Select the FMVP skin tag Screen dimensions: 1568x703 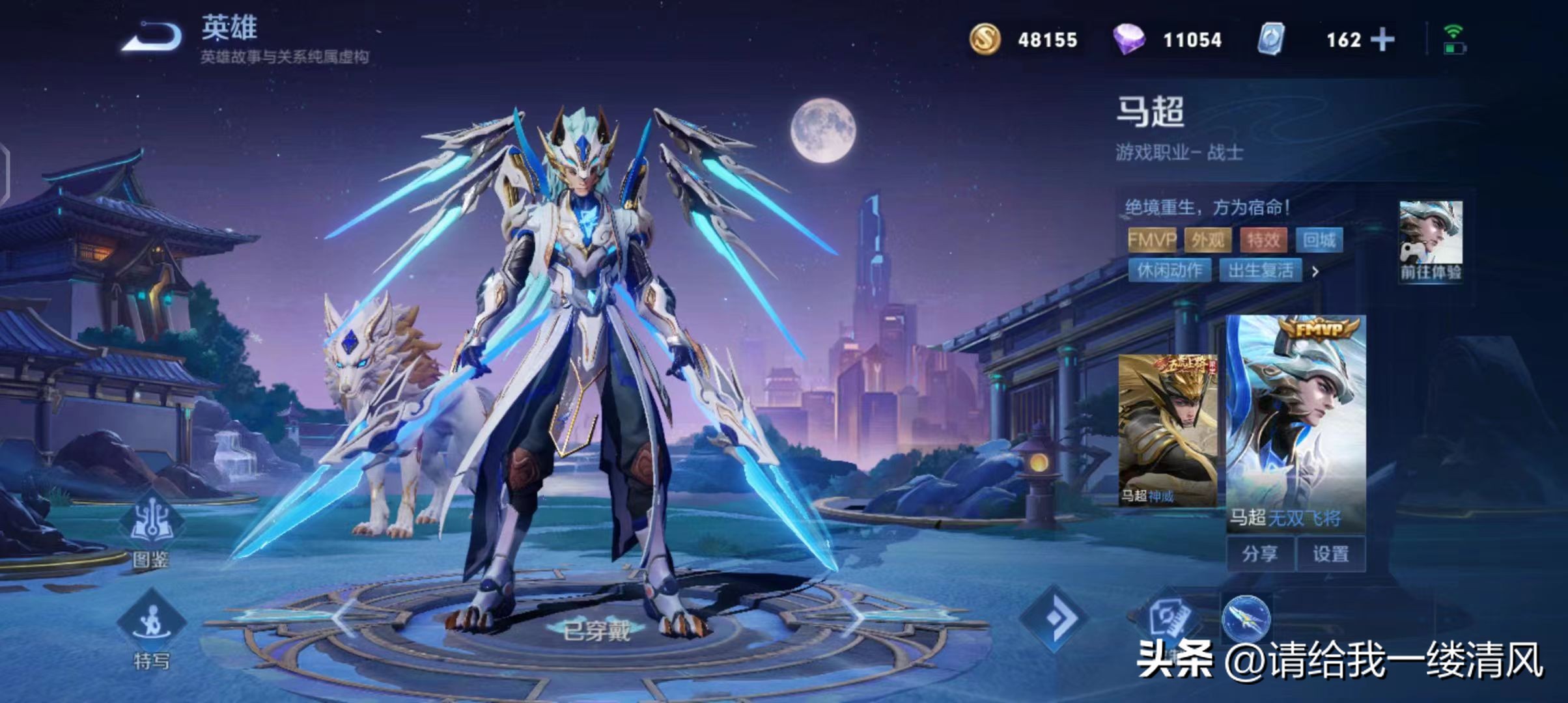(x=1152, y=240)
